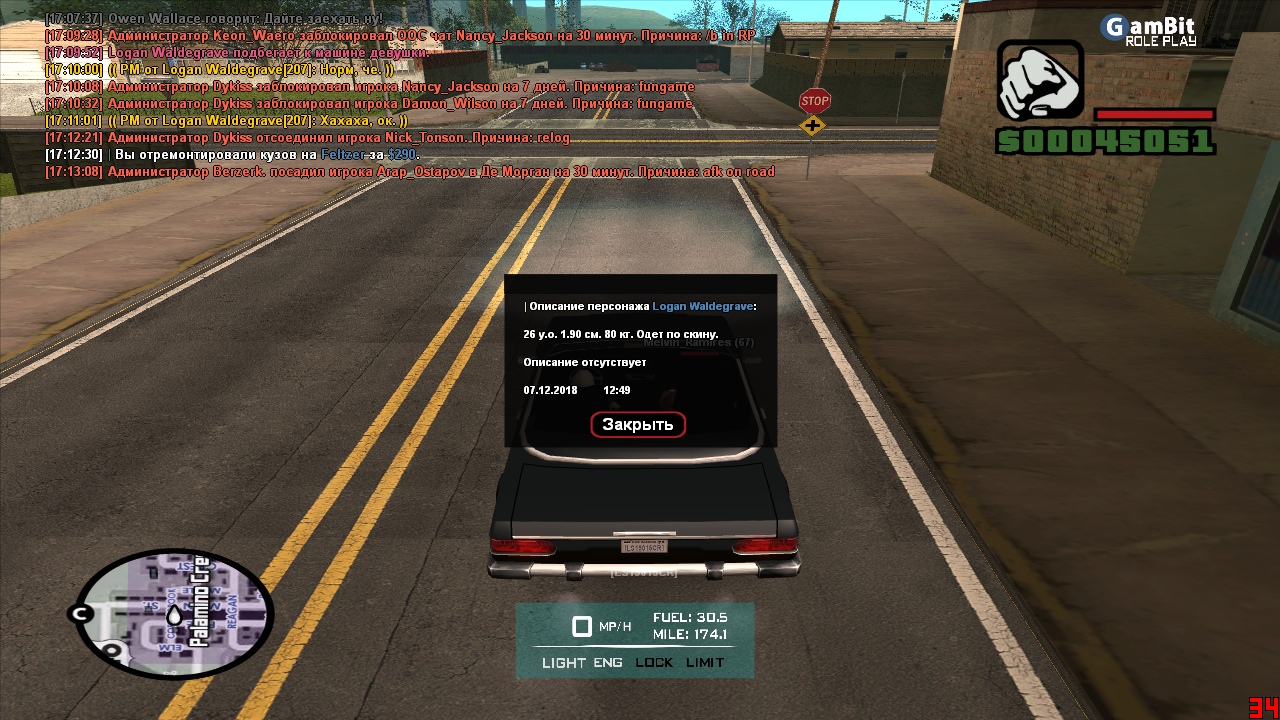Click the chat log message area

(400, 95)
